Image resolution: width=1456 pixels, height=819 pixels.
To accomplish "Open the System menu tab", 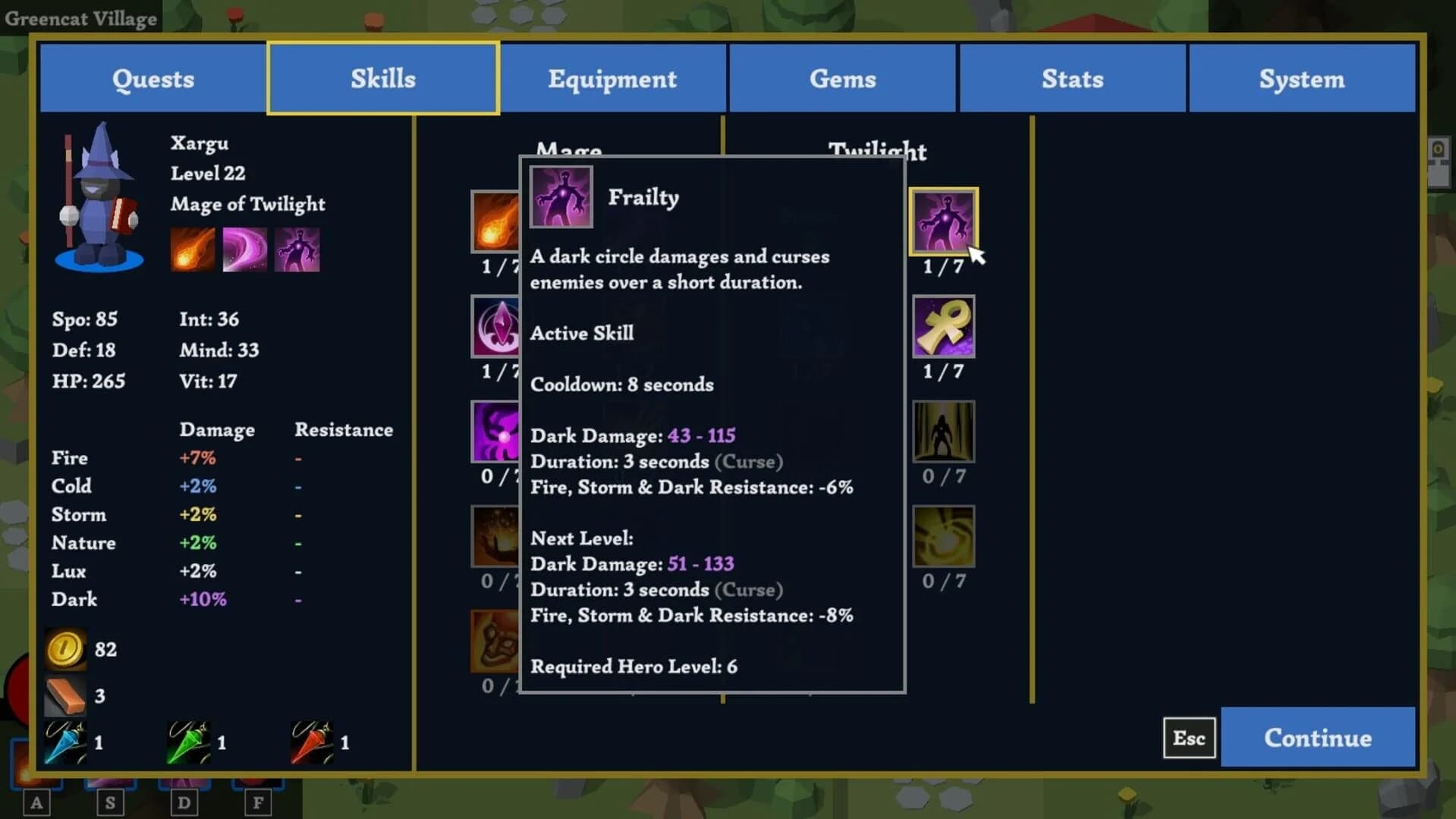I will [1302, 78].
